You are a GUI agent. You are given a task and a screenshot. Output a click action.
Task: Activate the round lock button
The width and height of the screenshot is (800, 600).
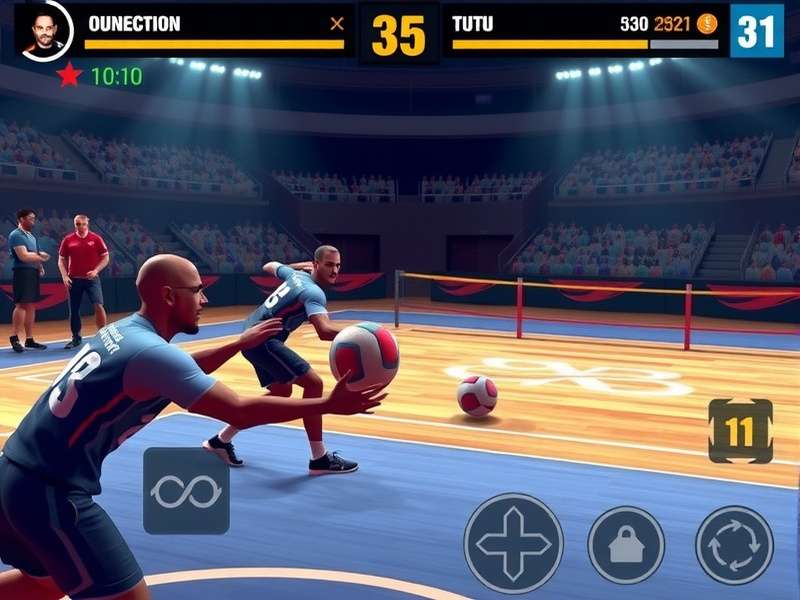(x=626, y=544)
